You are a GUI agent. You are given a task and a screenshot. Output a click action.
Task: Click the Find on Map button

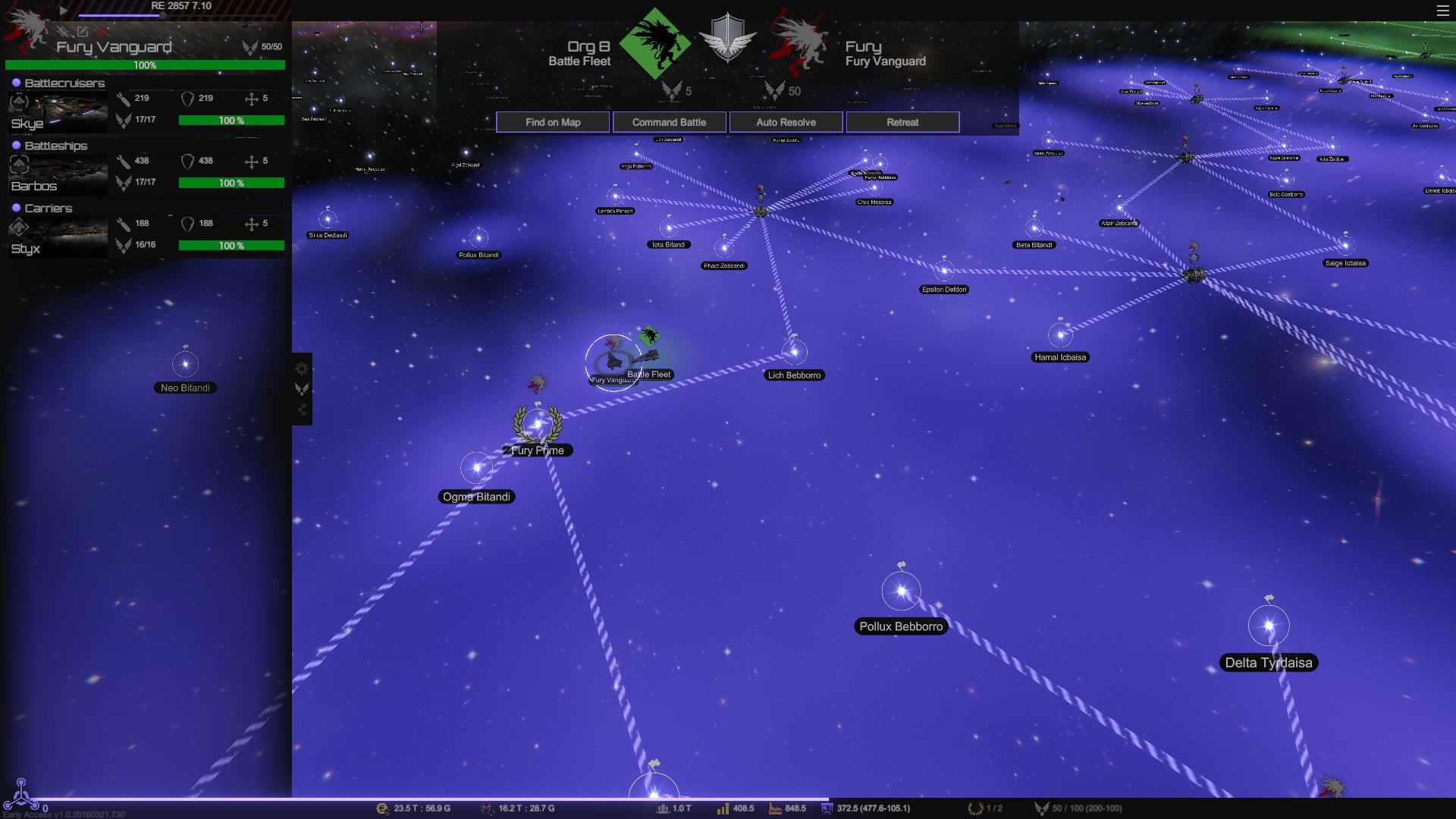click(x=553, y=122)
